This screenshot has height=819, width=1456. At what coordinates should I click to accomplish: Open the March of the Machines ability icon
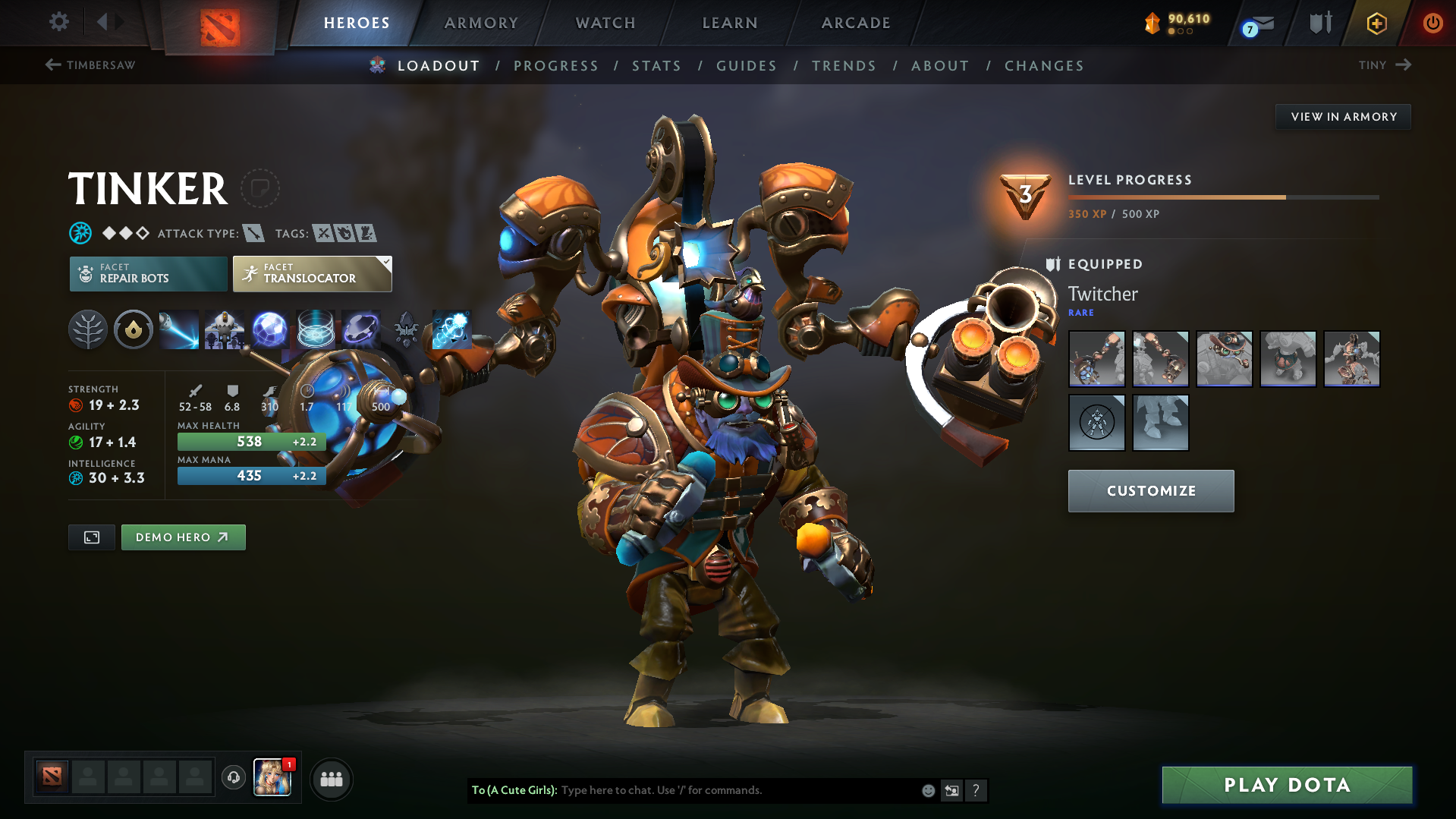point(224,329)
